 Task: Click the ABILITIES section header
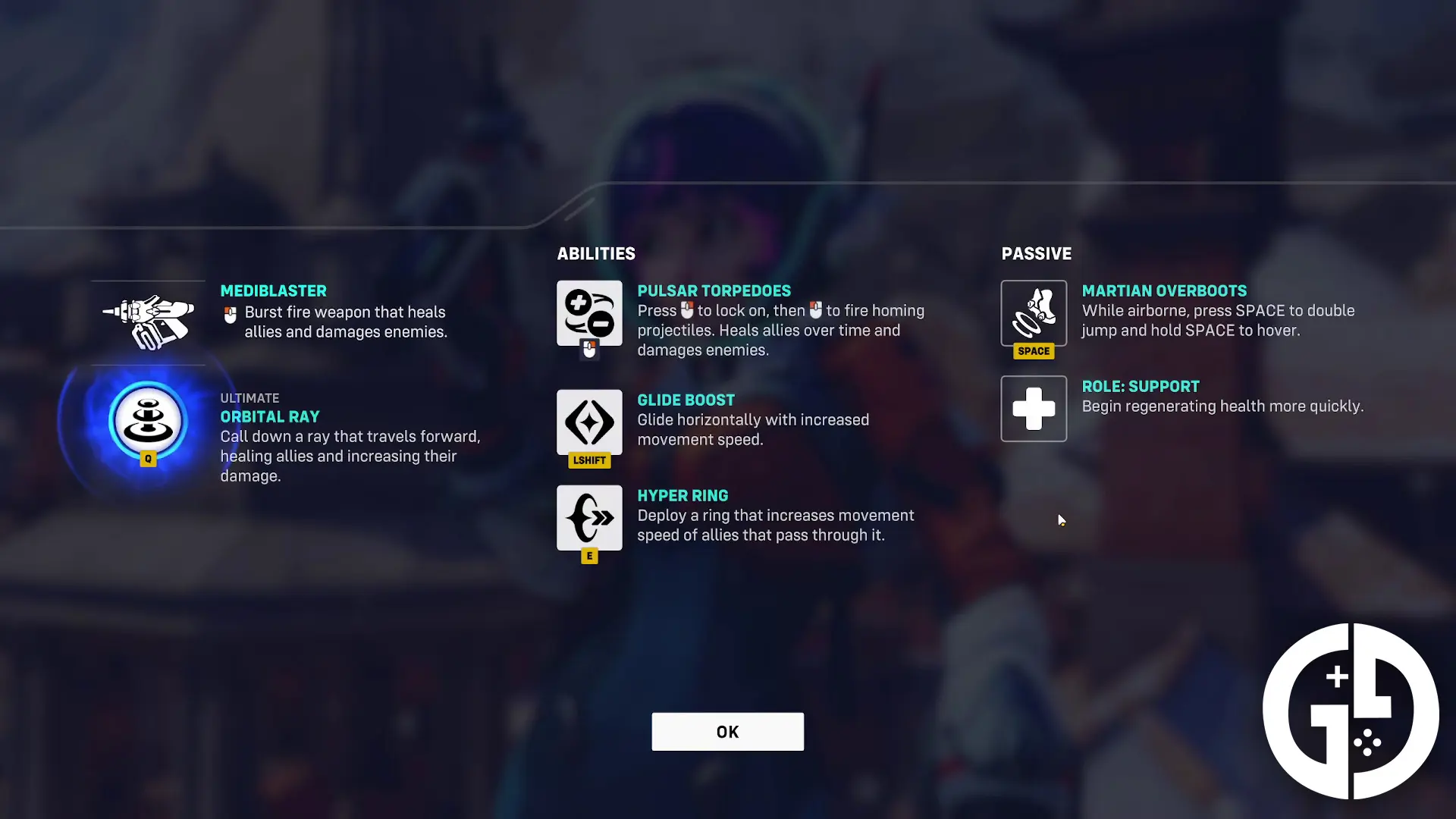[x=596, y=253]
